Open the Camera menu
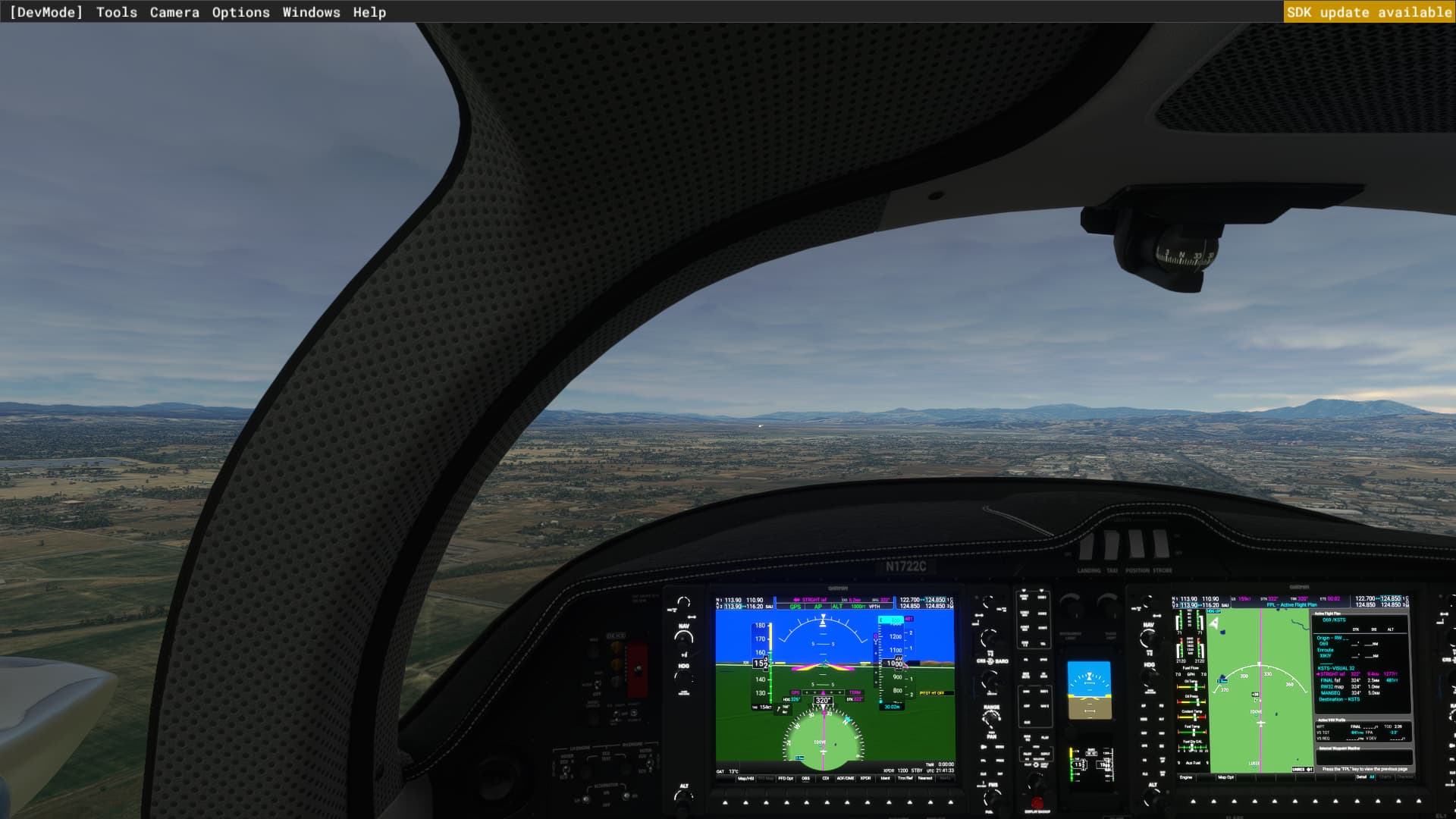This screenshot has height=819, width=1456. click(174, 11)
